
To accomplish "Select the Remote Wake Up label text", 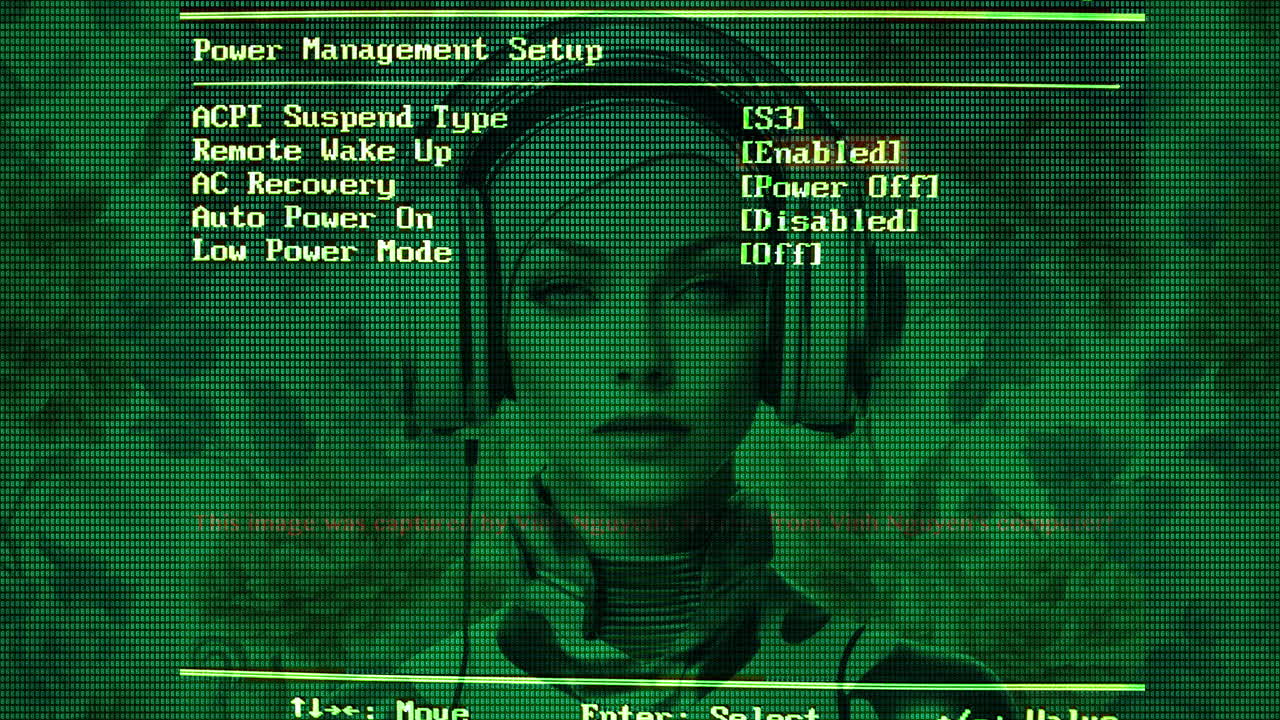I will (319, 151).
